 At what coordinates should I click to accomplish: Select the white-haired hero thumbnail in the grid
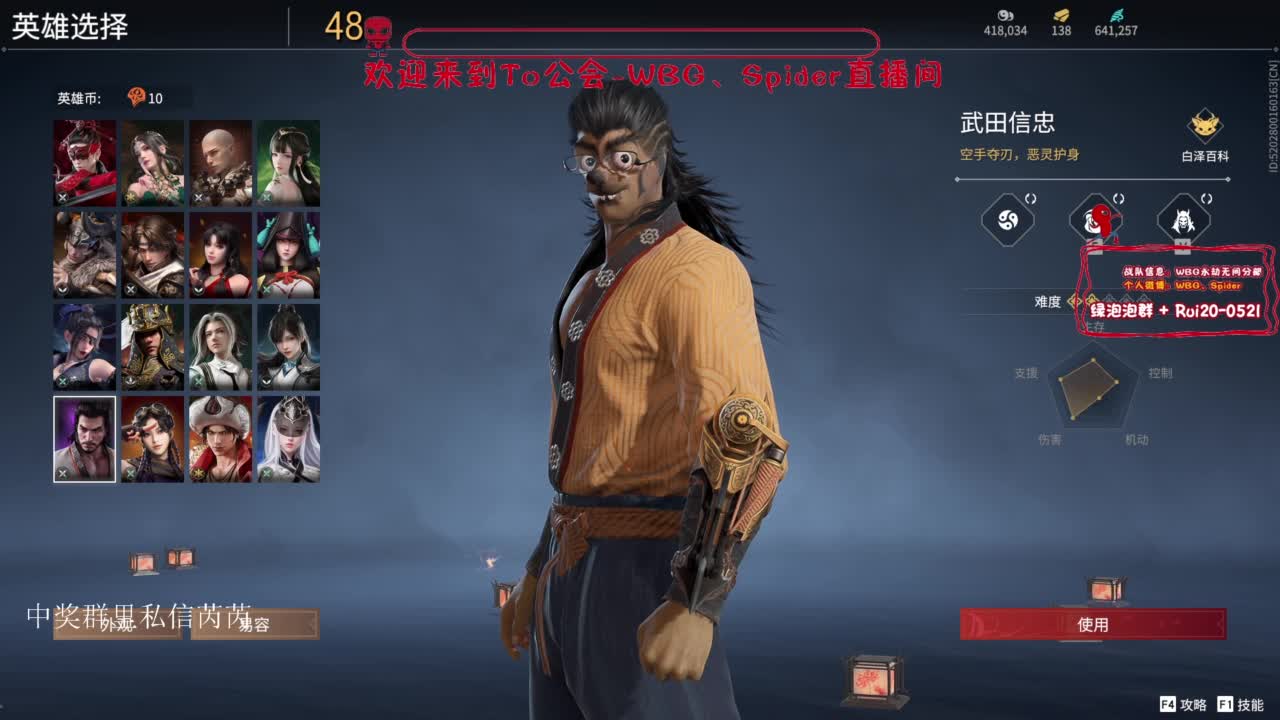point(288,438)
